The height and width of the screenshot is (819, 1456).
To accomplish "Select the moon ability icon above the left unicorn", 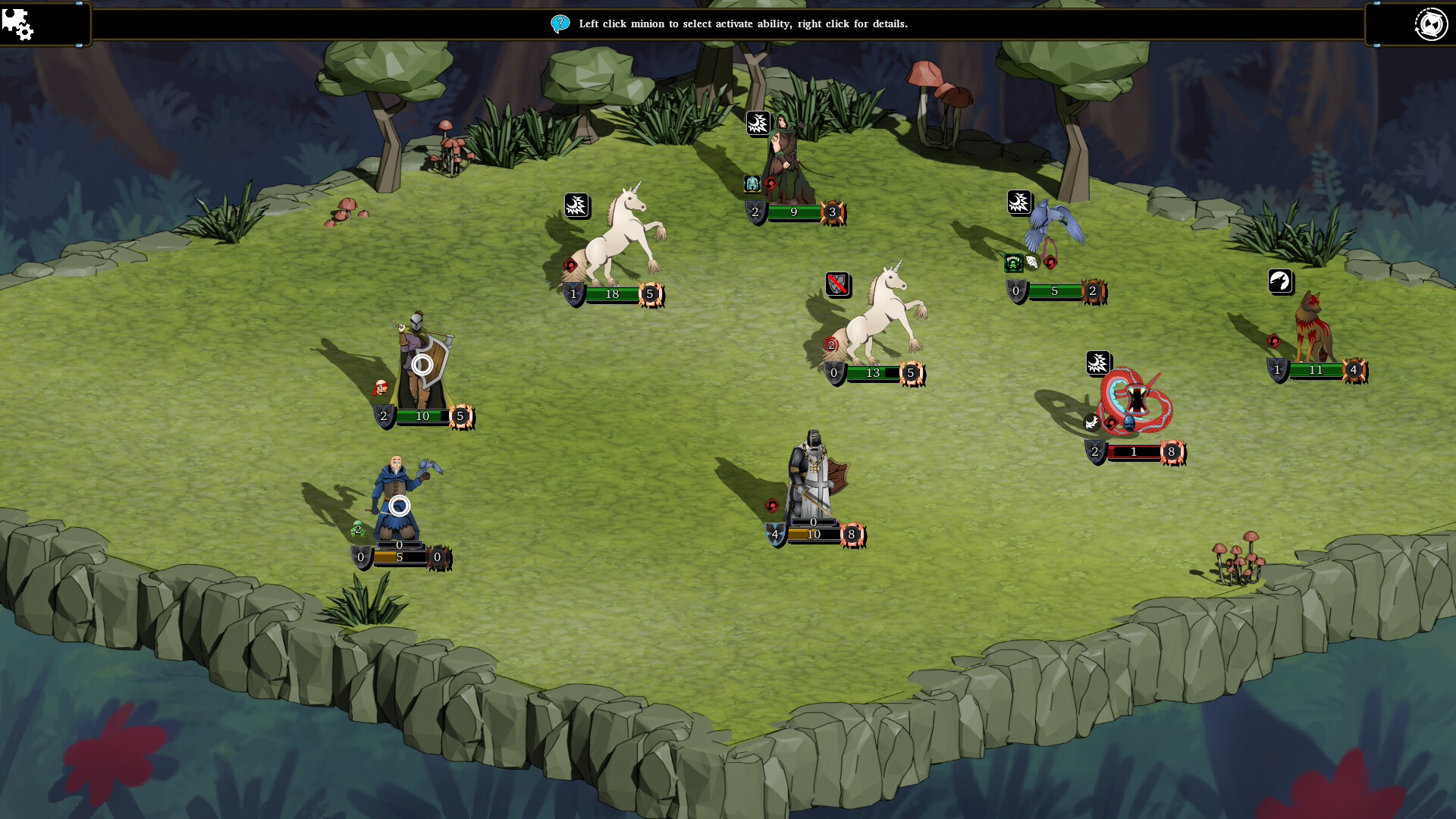I will point(578,205).
